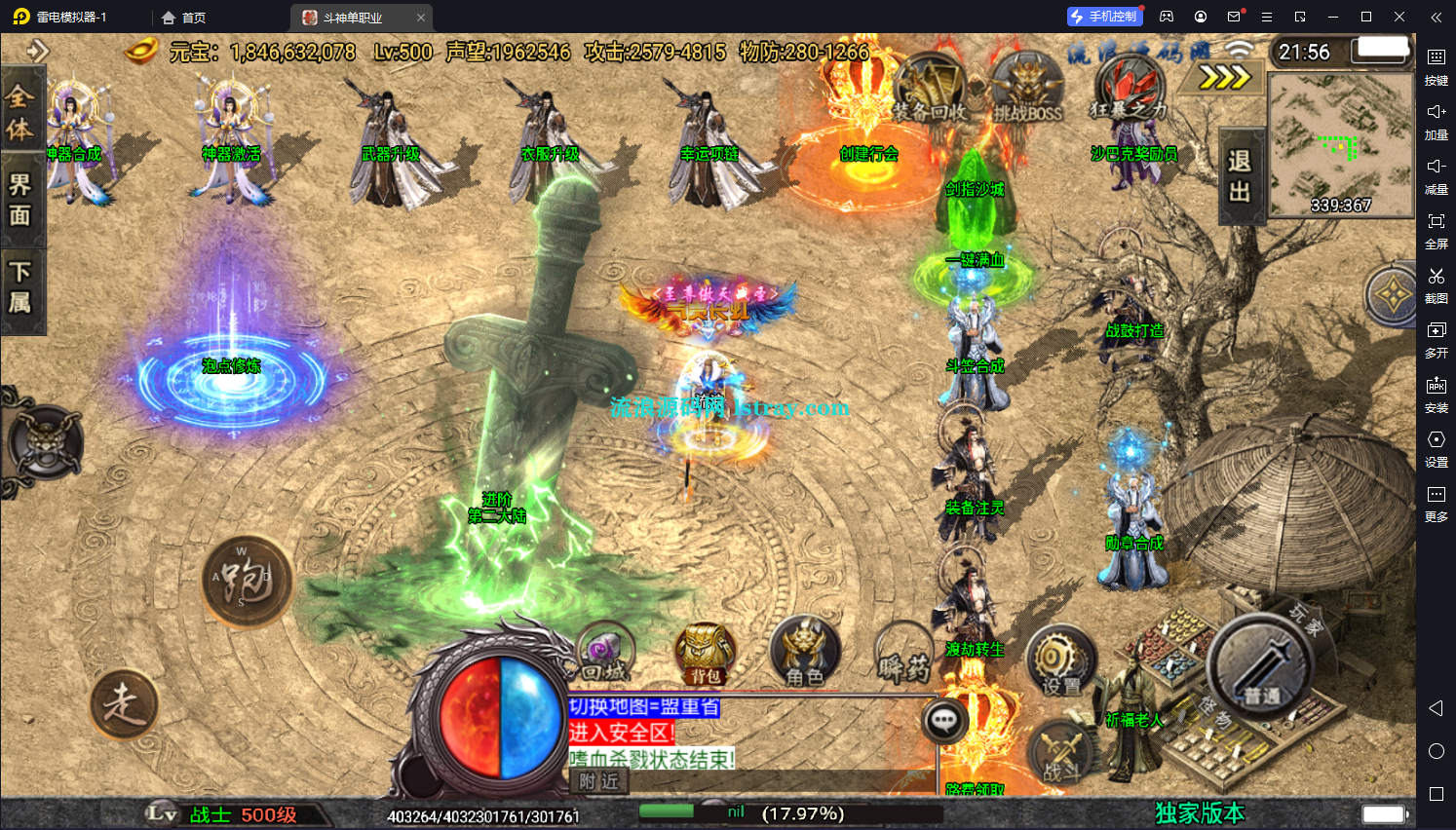Toggle the 走 walk button

tap(124, 703)
